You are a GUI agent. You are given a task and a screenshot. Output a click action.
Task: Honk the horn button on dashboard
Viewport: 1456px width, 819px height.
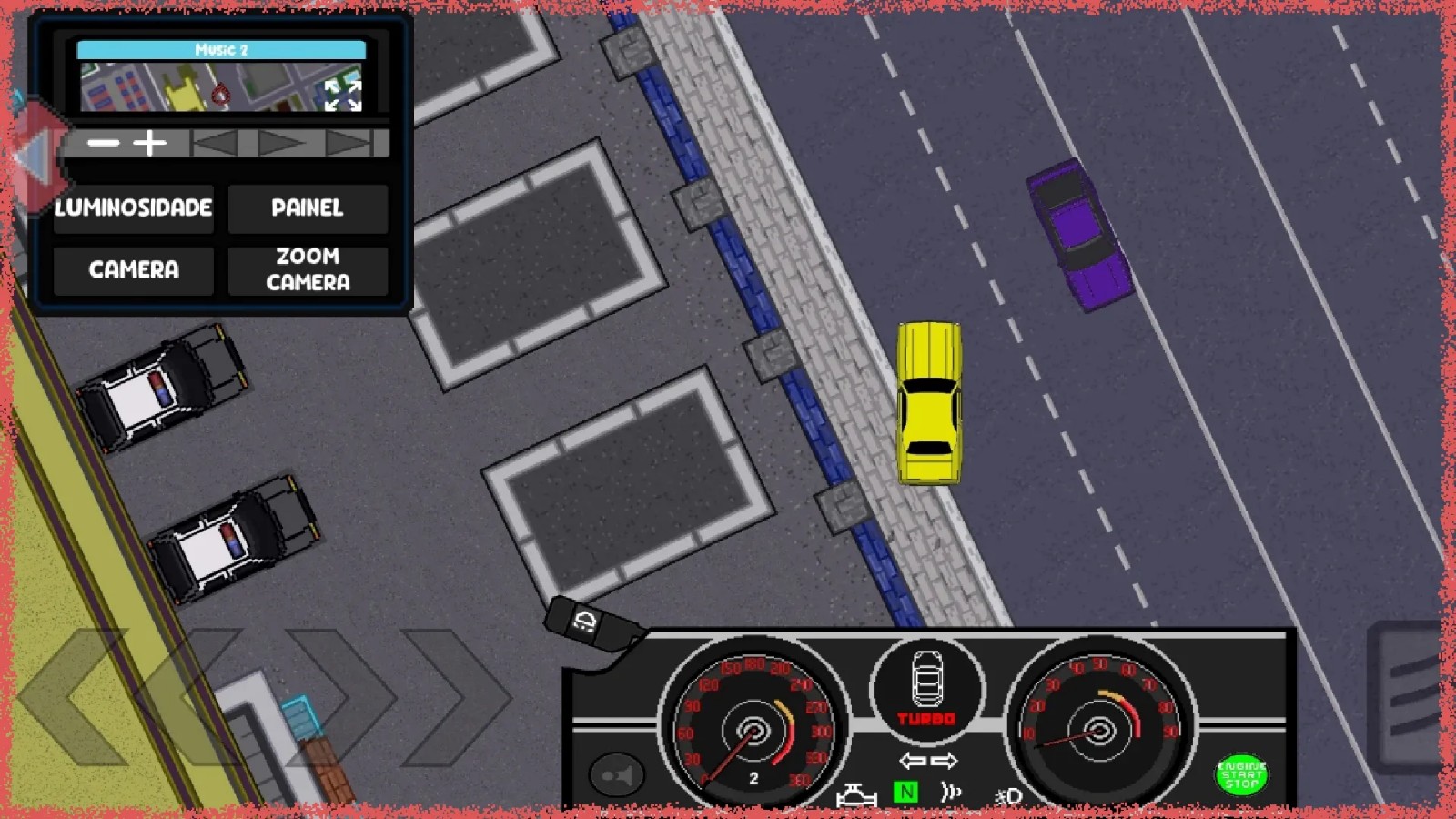617,775
